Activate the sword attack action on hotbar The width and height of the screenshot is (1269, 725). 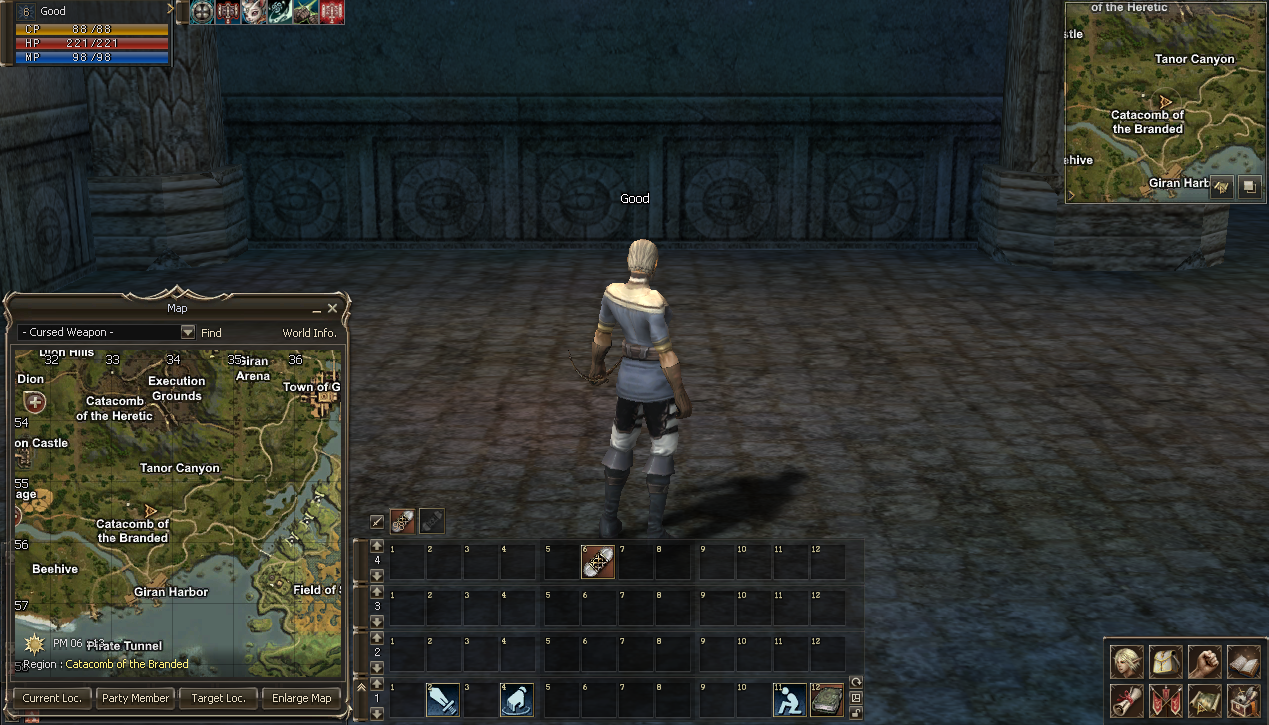pos(442,699)
